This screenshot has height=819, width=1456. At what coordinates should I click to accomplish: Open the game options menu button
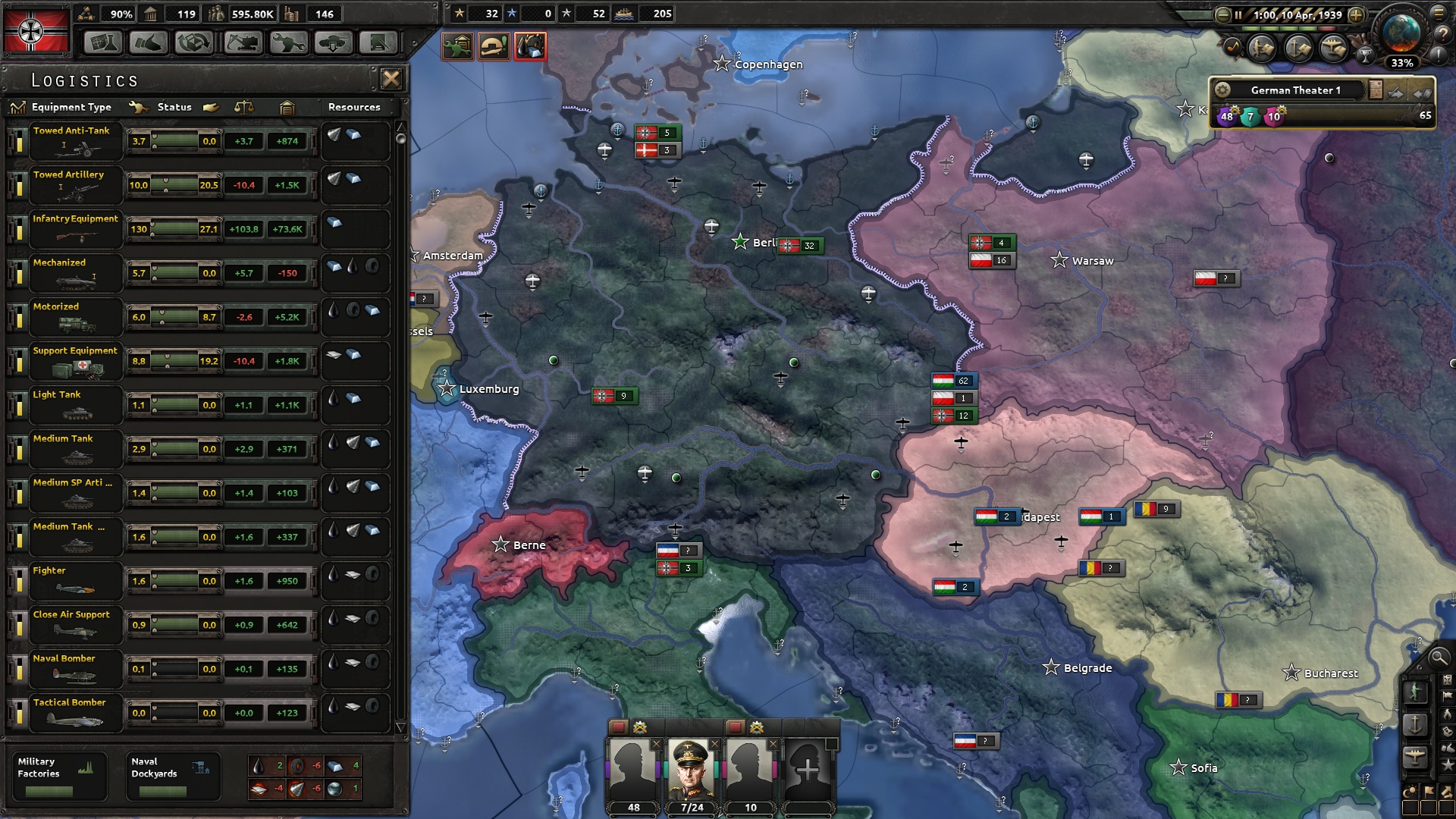[x=1438, y=14]
